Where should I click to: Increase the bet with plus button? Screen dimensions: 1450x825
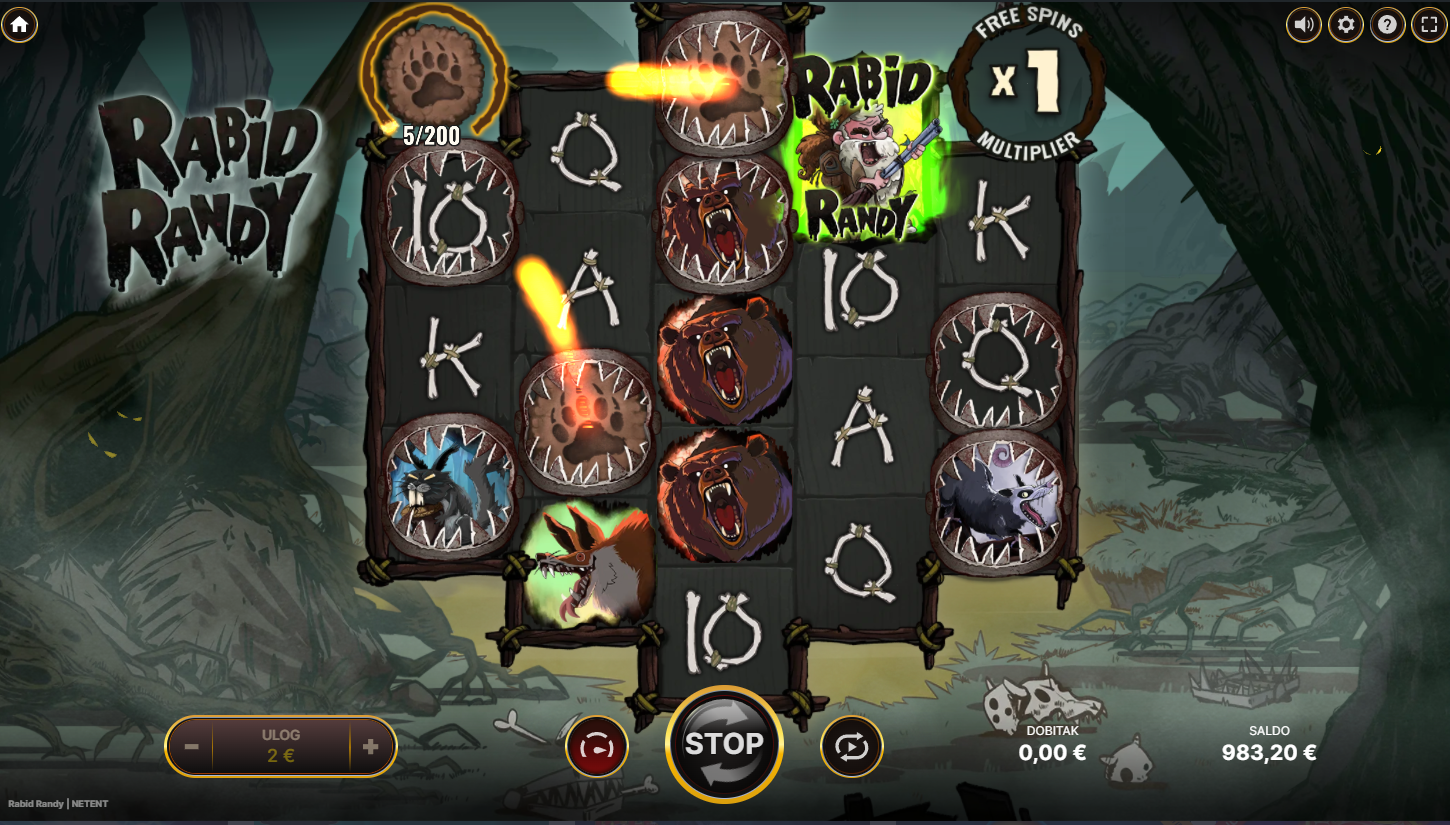[370, 746]
